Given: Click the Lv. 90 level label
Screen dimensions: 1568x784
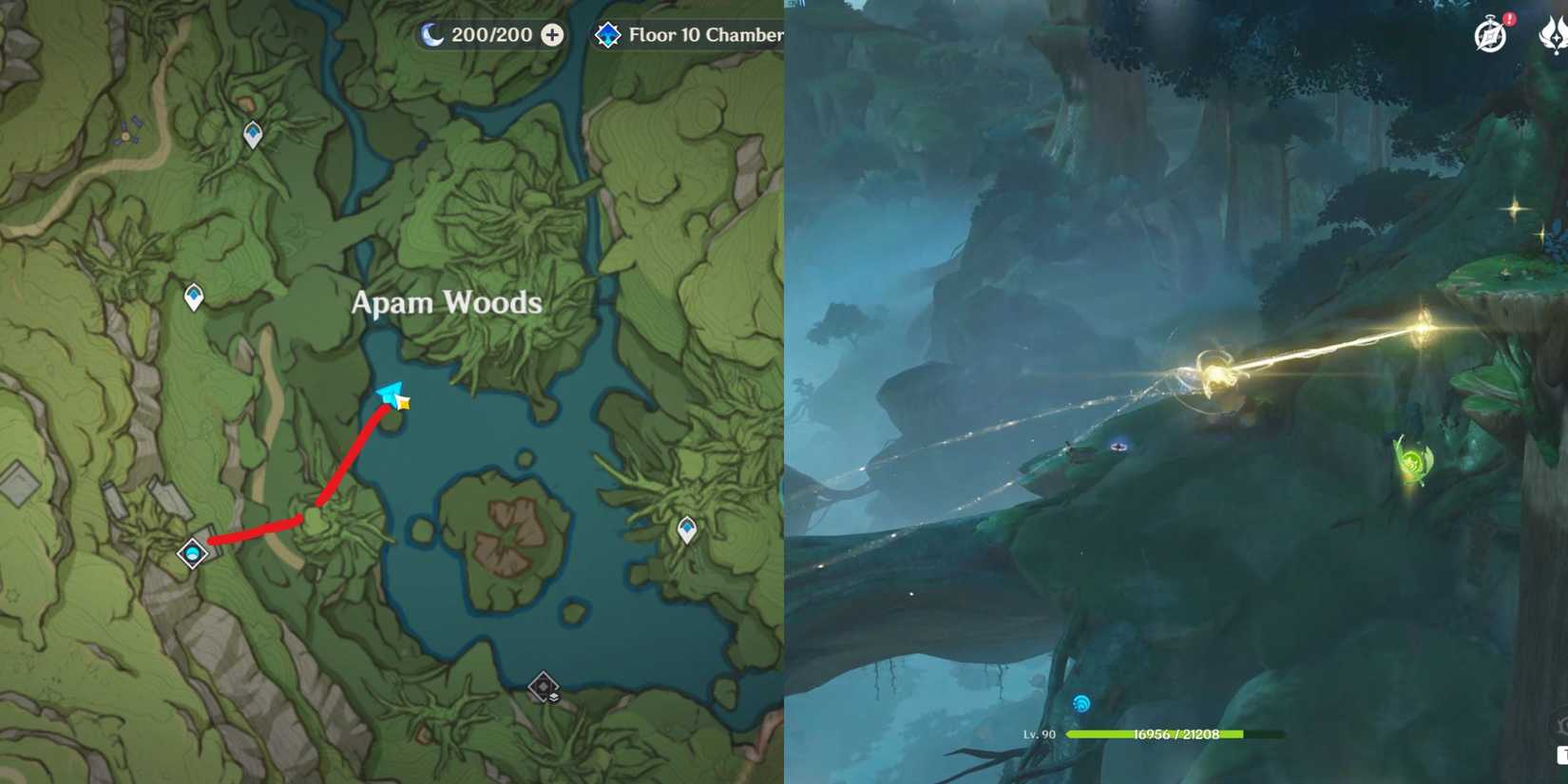Looking at the screenshot, I should coord(1042,734).
